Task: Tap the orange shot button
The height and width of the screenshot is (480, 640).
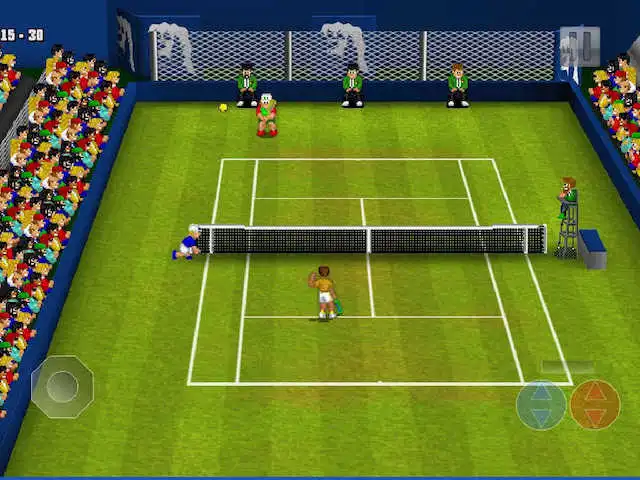Action: click(x=595, y=405)
